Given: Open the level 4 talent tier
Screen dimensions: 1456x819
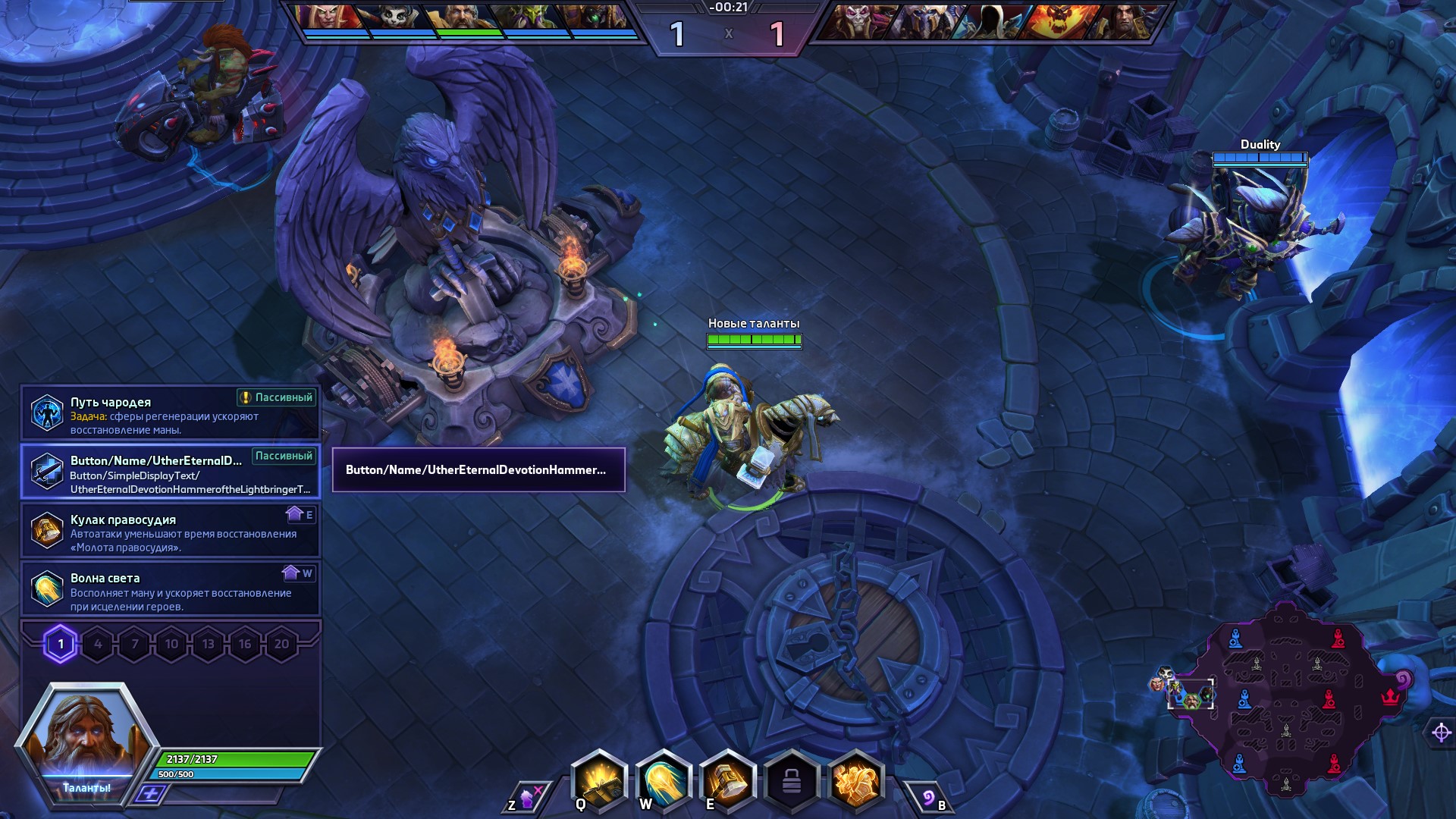Looking at the screenshot, I should [98, 645].
